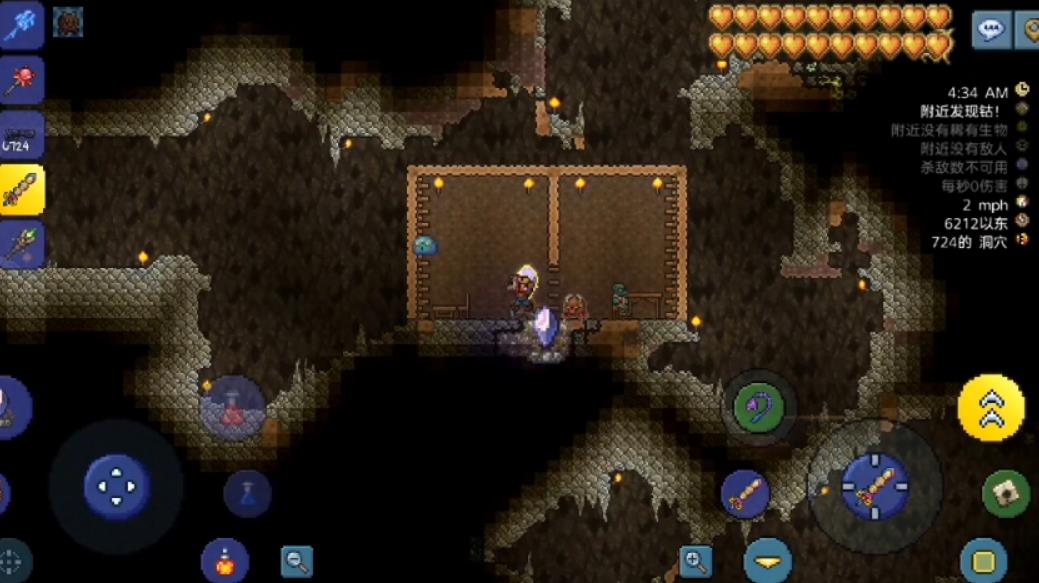The image size is (1039, 583).
Task: Tap the green block placement button
Action: coord(1006,492)
